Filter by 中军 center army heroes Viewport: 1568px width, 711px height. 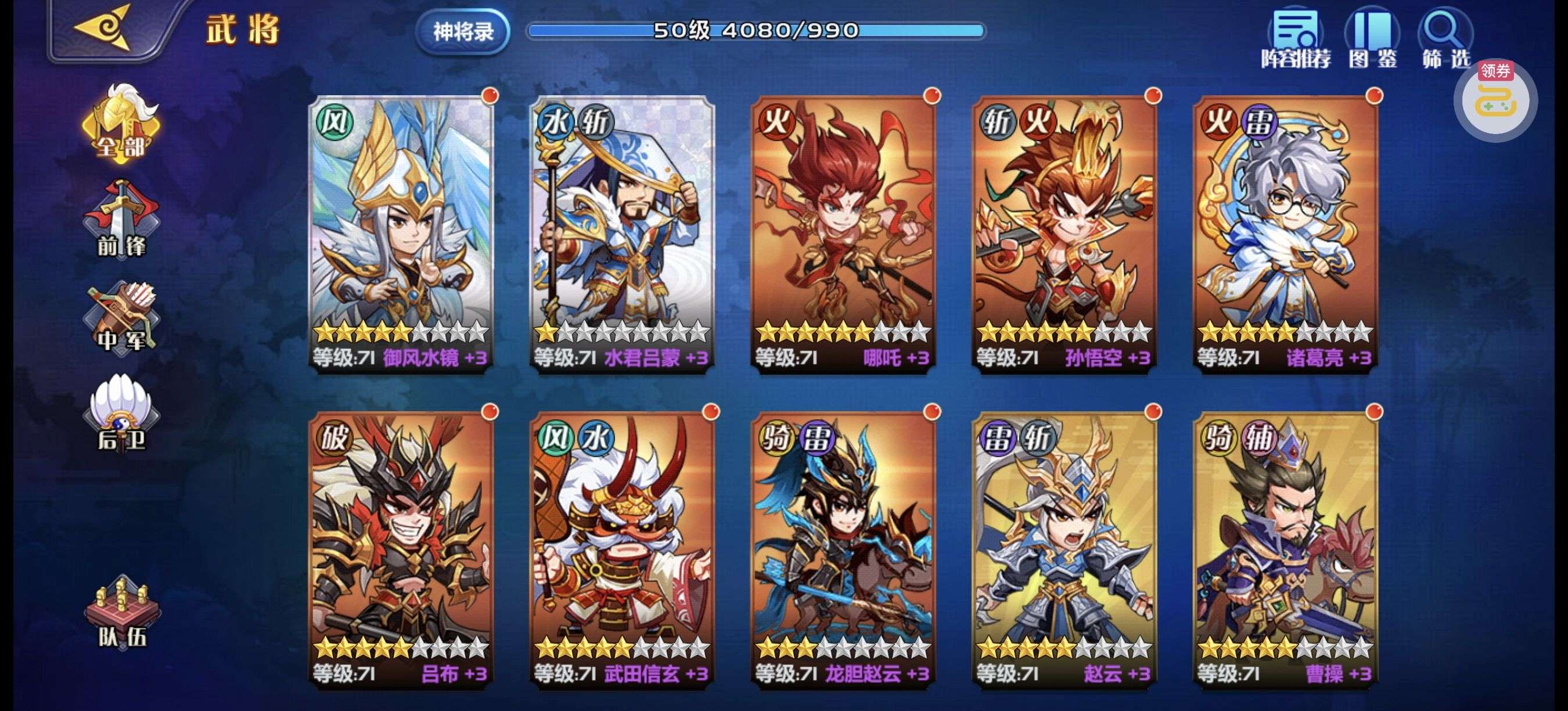pyautogui.click(x=121, y=318)
